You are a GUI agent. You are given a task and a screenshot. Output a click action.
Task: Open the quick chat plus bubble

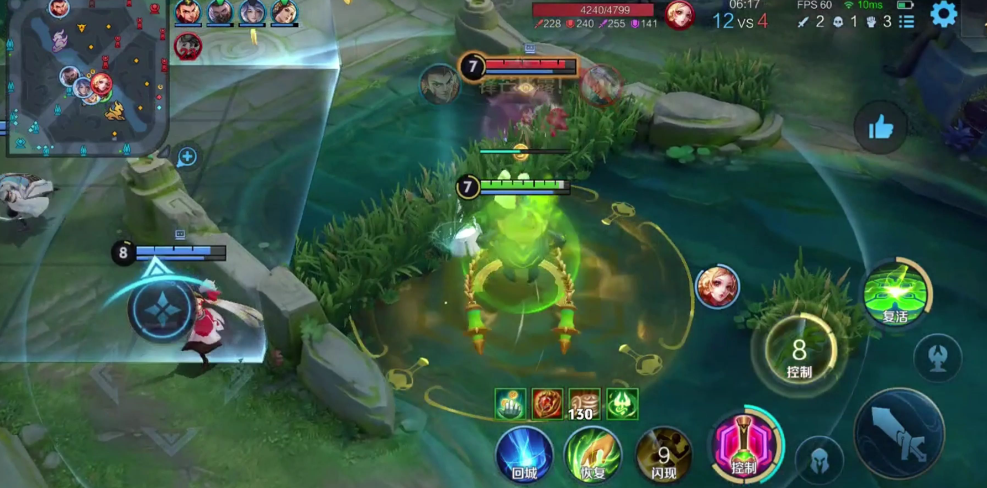pos(187,157)
